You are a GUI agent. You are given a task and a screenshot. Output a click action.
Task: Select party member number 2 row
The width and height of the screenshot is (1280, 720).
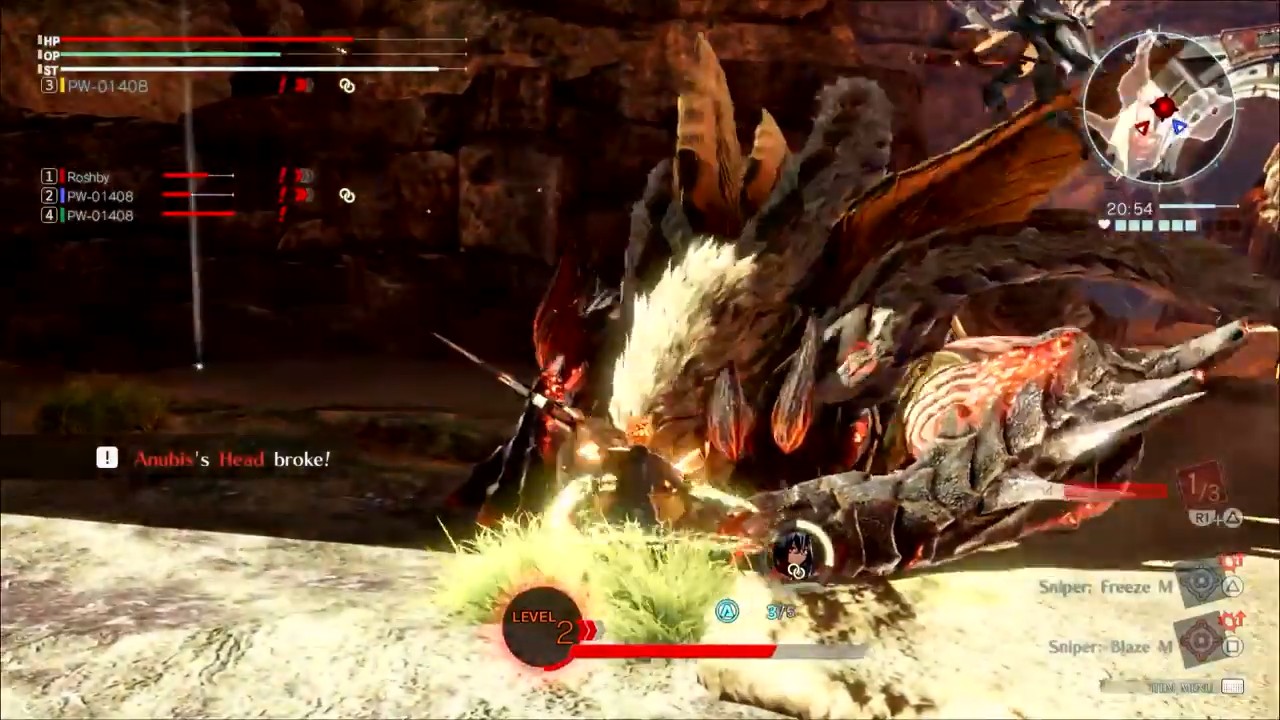tap(99, 196)
